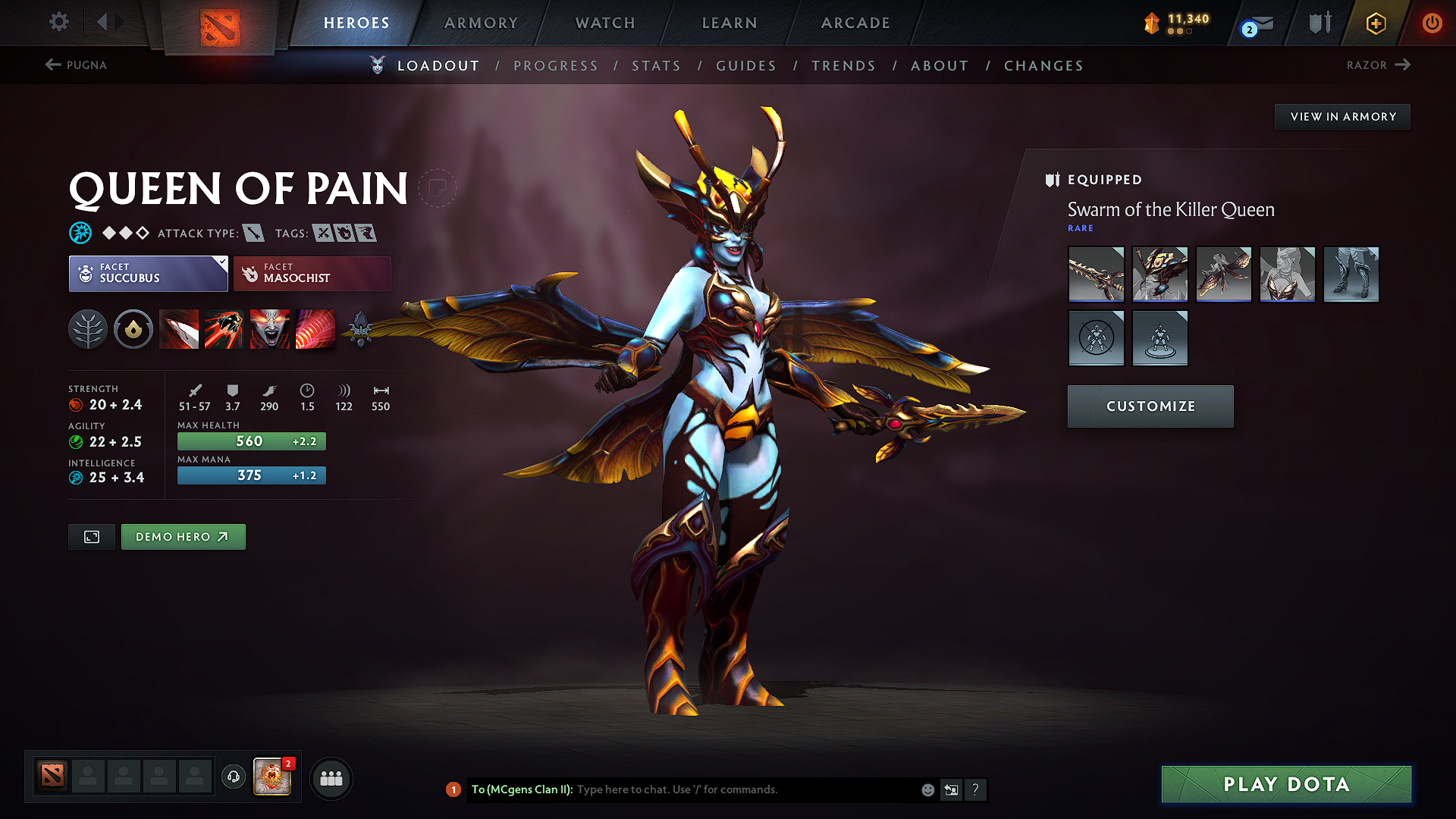Show the Changes section
The width and height of the screenshot is (1456, 819).
[1043, 66]
